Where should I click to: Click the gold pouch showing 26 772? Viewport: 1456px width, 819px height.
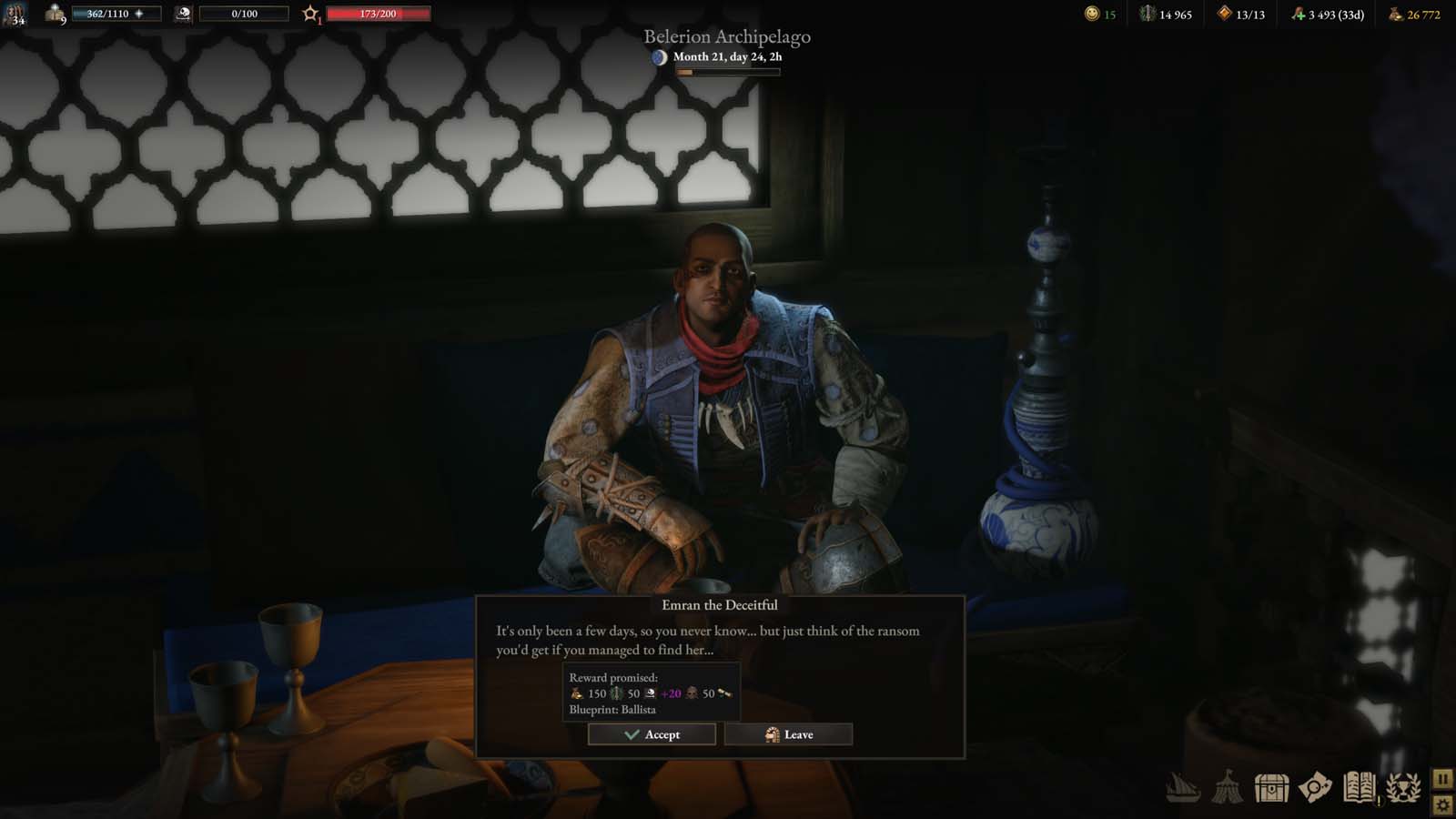(1395, 15)
